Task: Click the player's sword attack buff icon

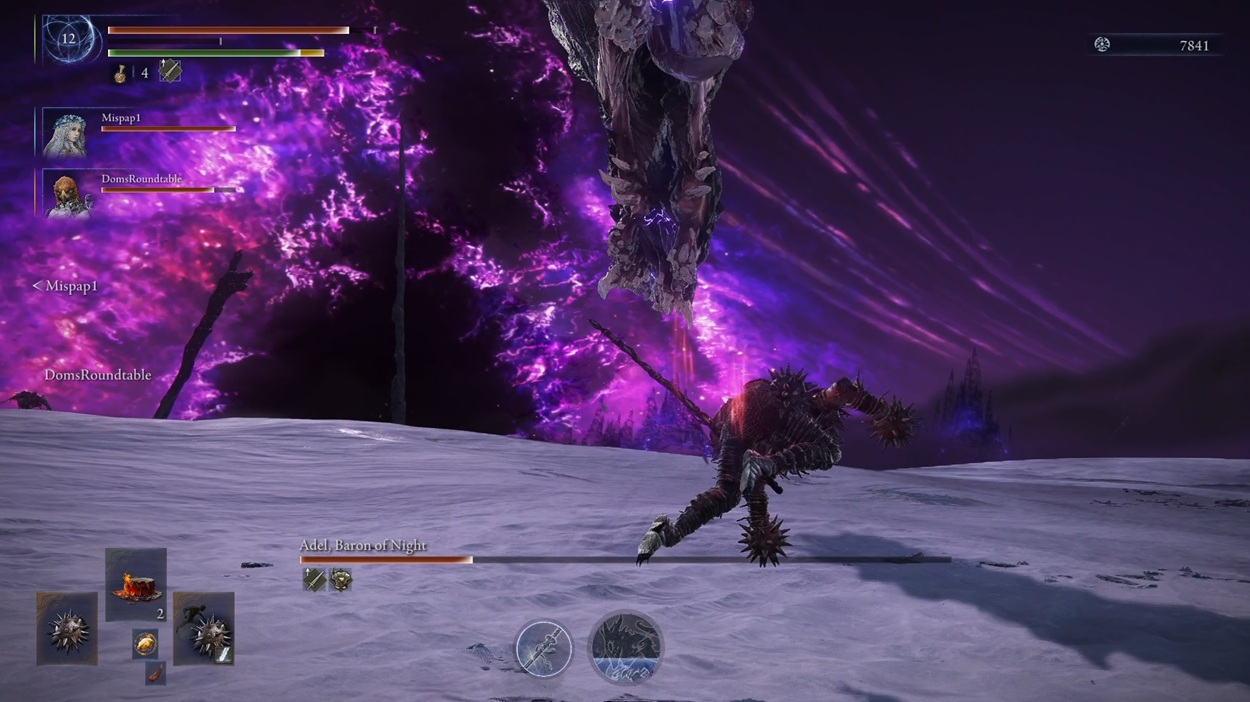Action: [x=170, y=71]
